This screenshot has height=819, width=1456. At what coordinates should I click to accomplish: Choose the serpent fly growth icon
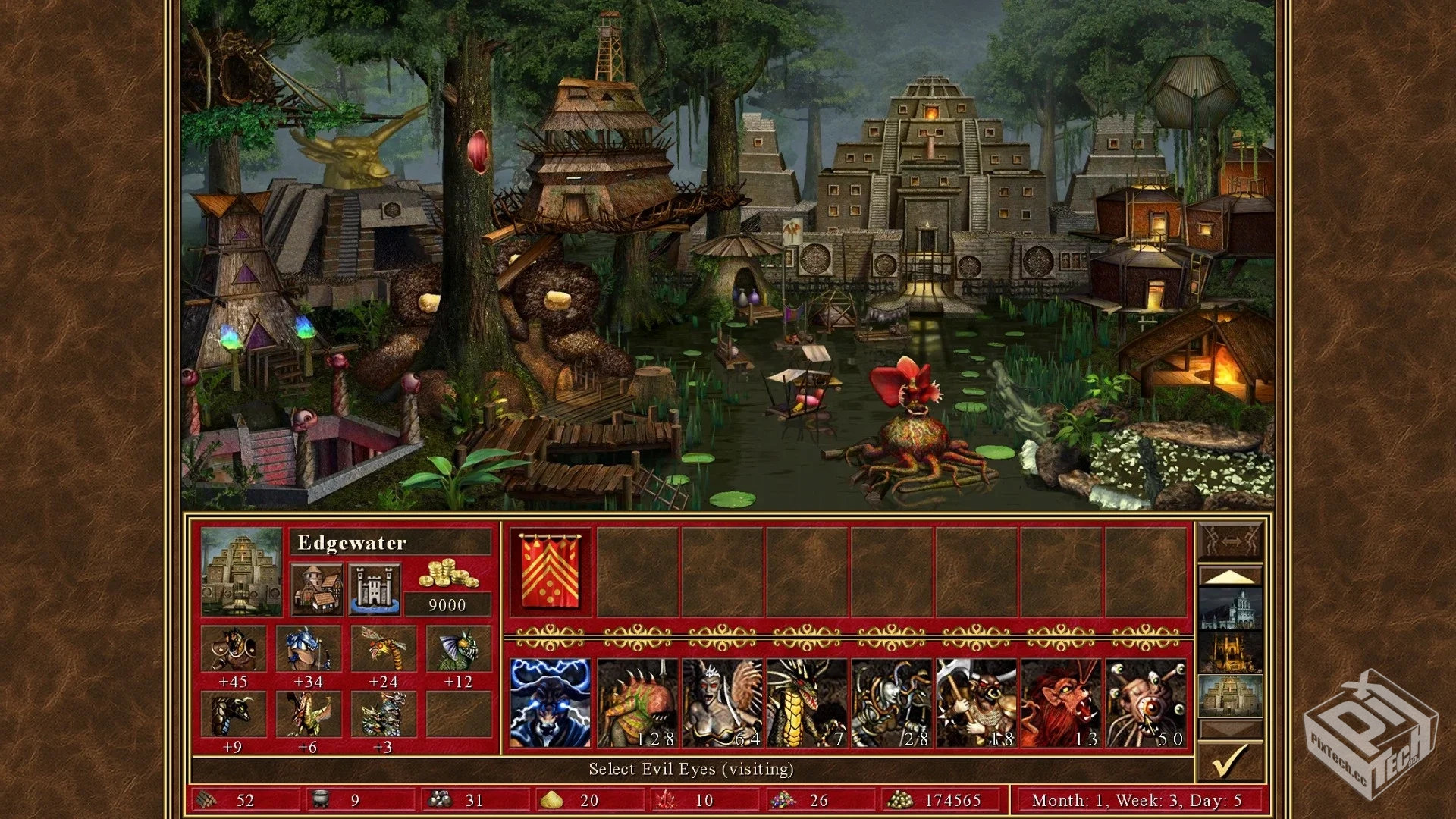383,649
